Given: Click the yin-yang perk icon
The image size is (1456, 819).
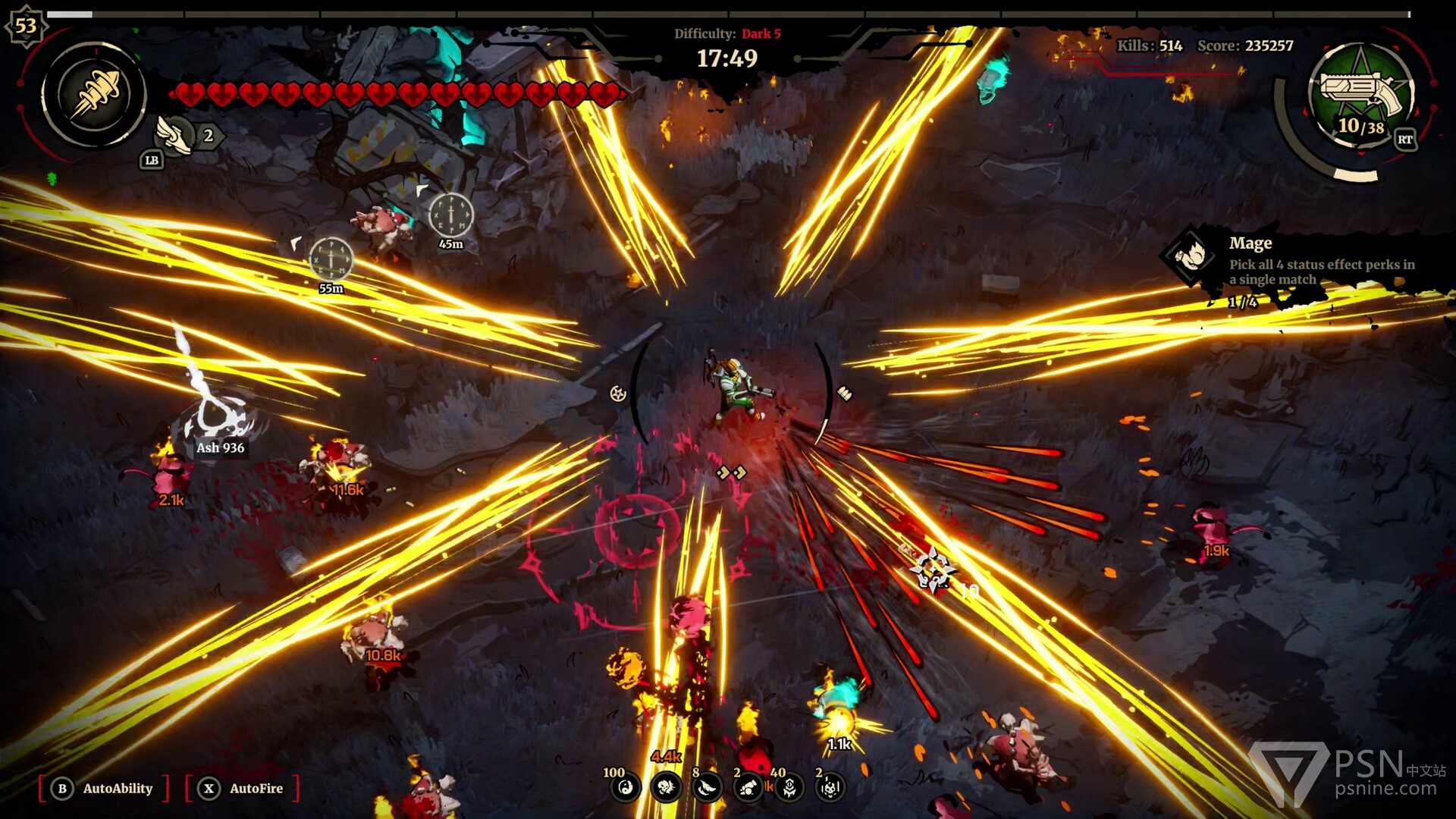Looking at the screenshot, I should coord(626,789).
